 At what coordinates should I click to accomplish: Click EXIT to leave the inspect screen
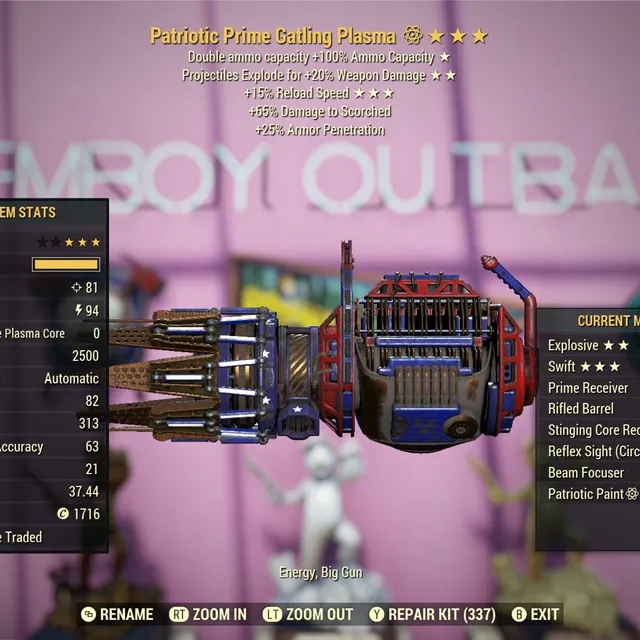(535, 614)
